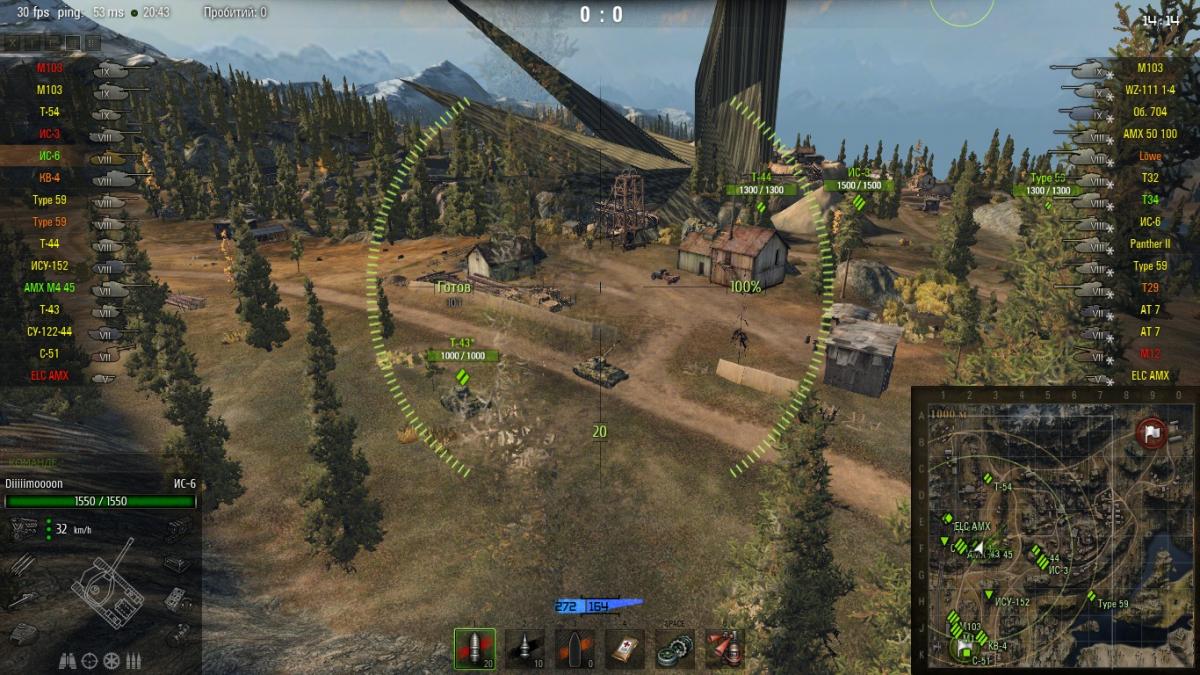Click the minimap
The height and width of the screenshot is (675, 1200).
1055,530
